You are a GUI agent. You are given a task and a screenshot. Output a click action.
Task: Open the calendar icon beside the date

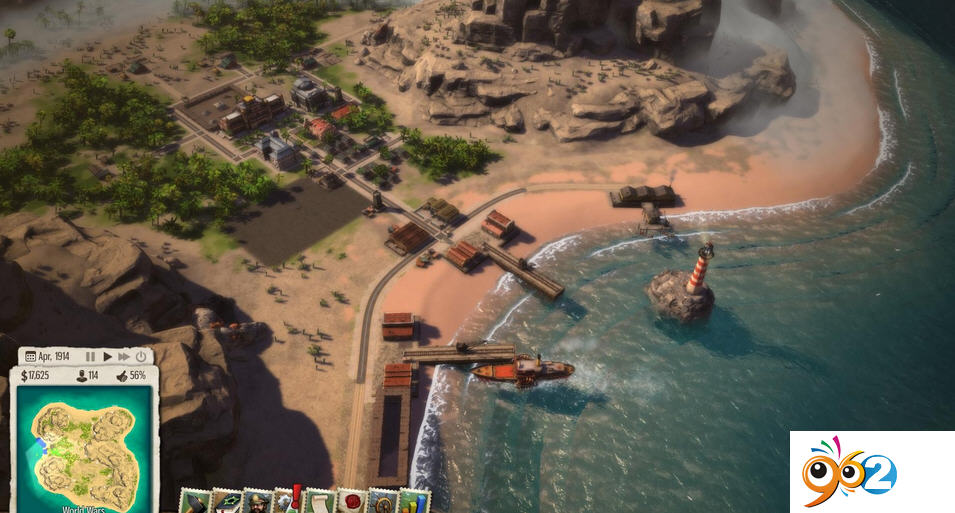coord(30,356)
